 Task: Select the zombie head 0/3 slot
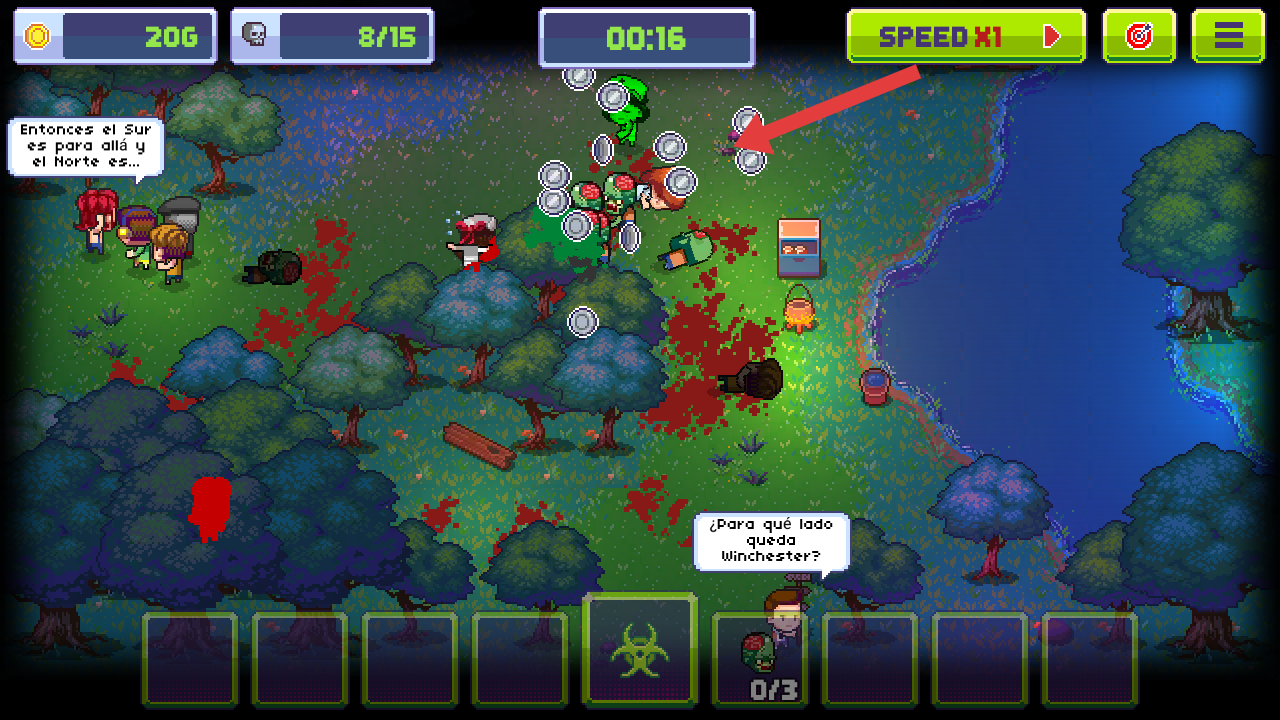coord(760,660)
